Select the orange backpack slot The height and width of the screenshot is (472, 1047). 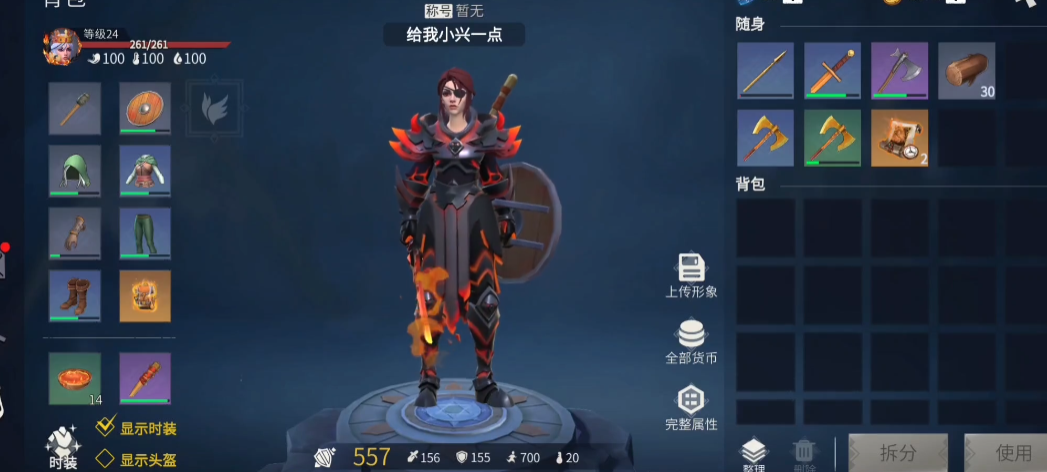[145, 296]
